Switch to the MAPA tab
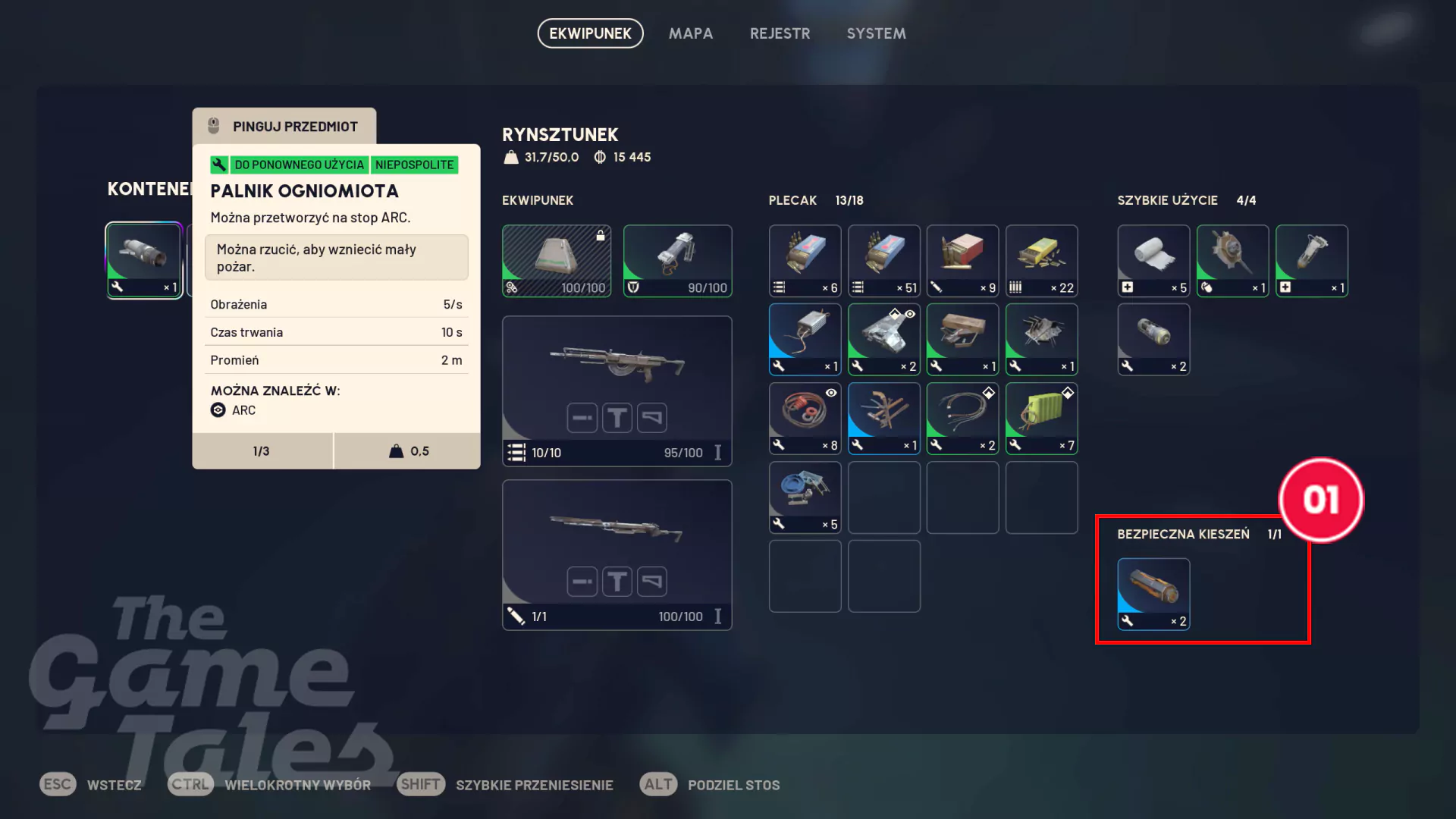Image resolution: width=1456 pixels, height=819 pixels. point(690,33)
